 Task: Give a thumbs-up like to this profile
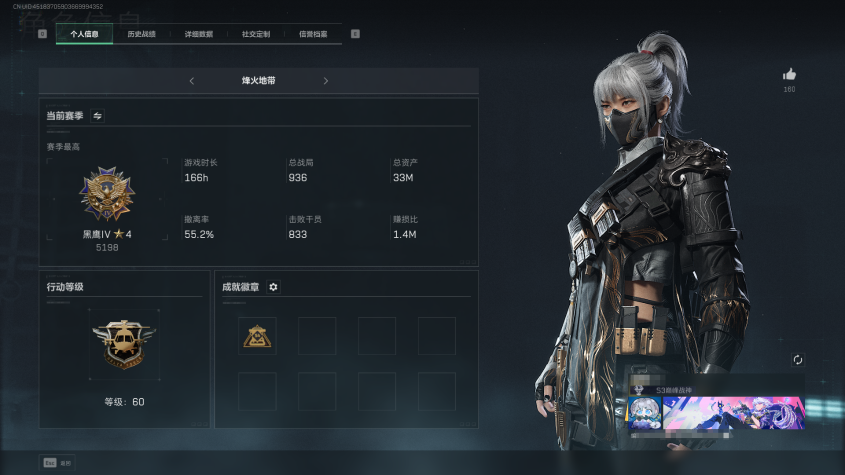(789, 75)
